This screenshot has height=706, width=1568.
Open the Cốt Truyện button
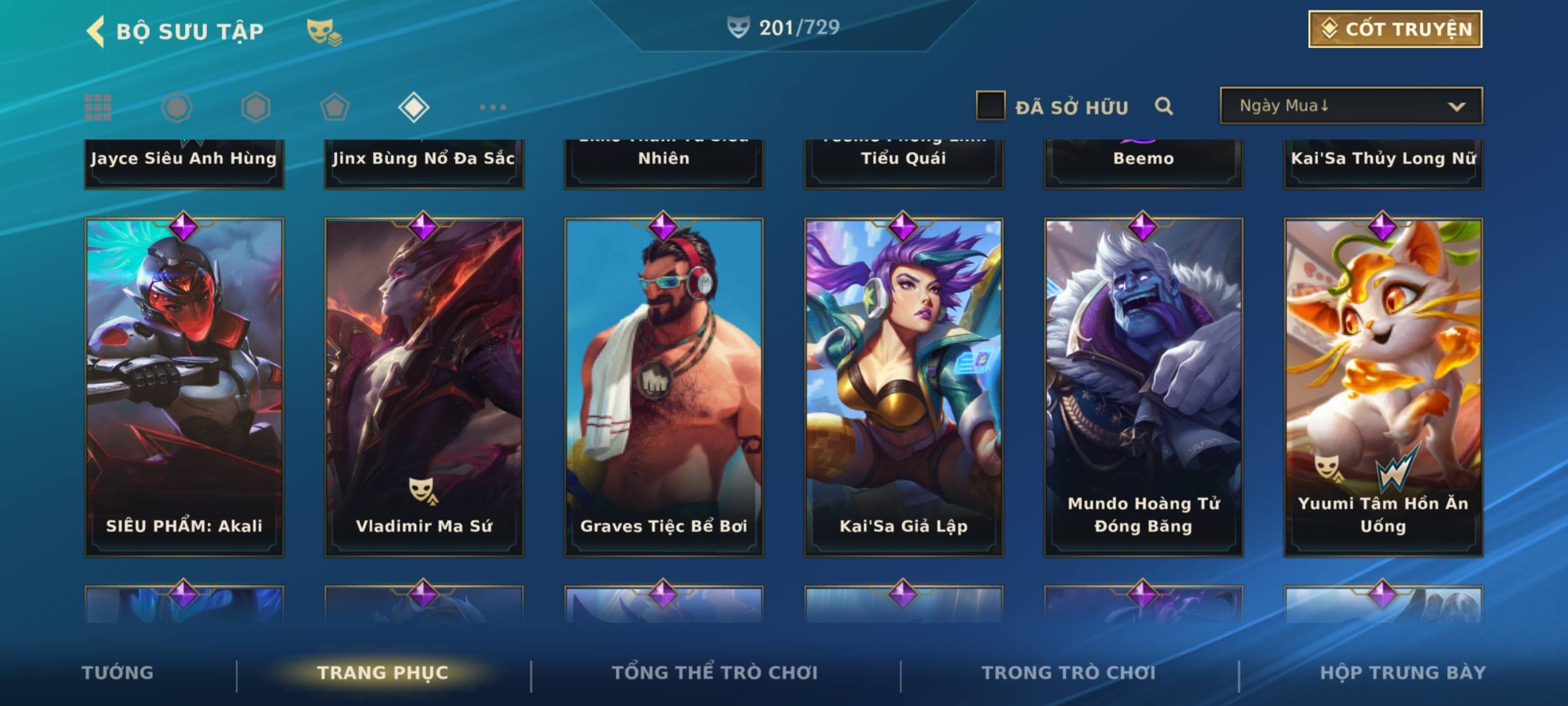click(x=1395, y=29)
